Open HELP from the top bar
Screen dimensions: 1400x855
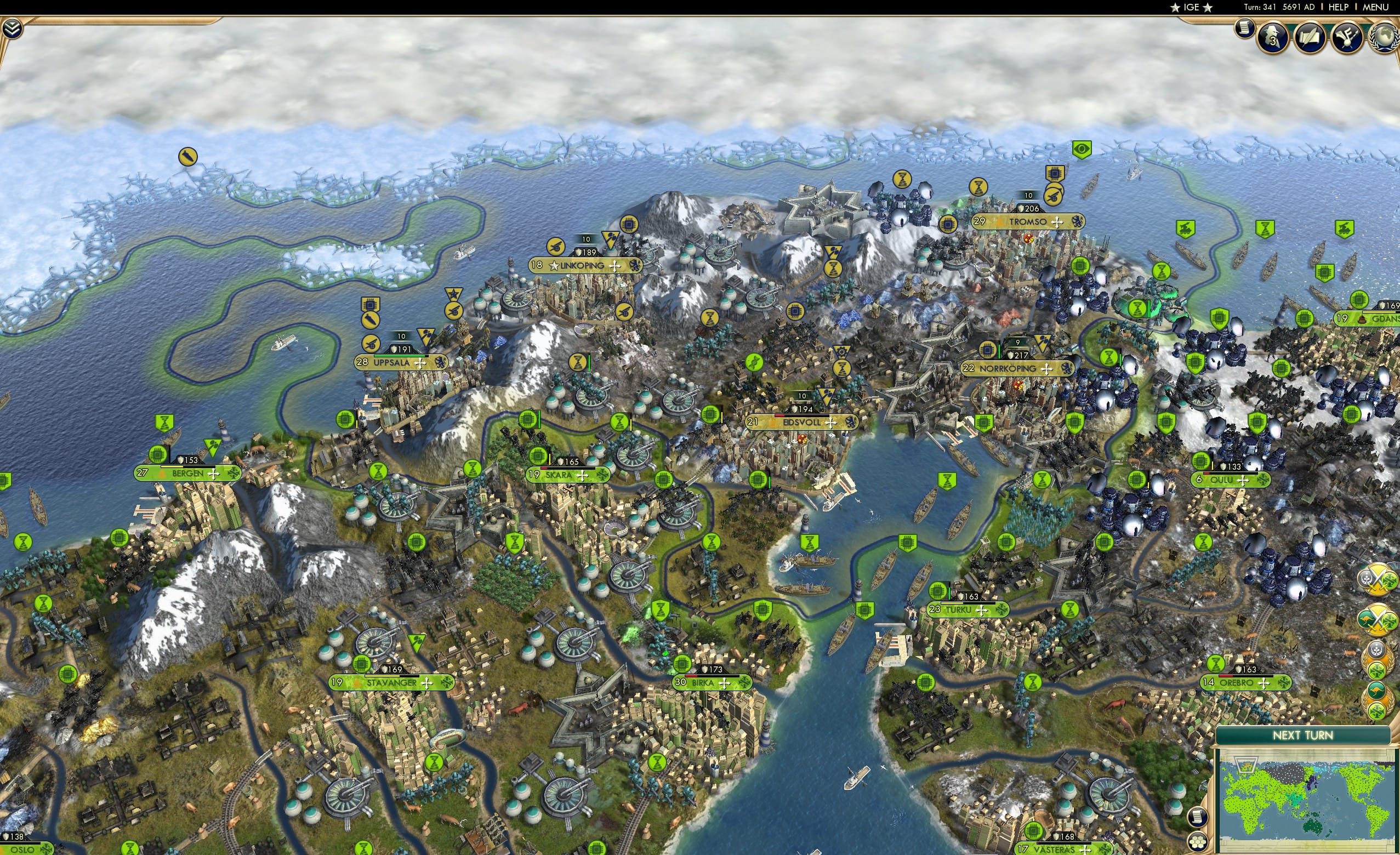1338,7
